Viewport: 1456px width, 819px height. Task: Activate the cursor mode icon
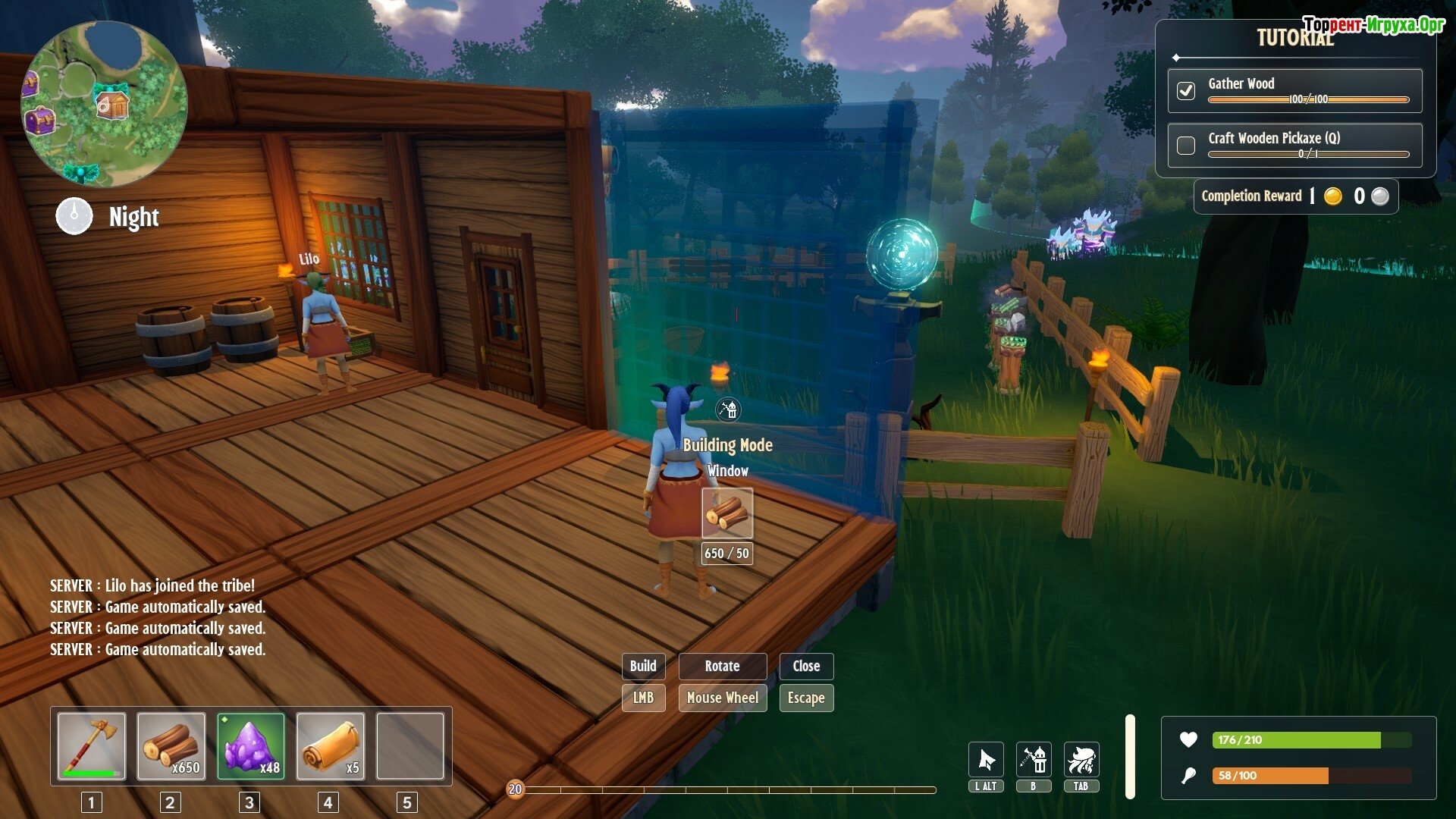coord(986,759)
